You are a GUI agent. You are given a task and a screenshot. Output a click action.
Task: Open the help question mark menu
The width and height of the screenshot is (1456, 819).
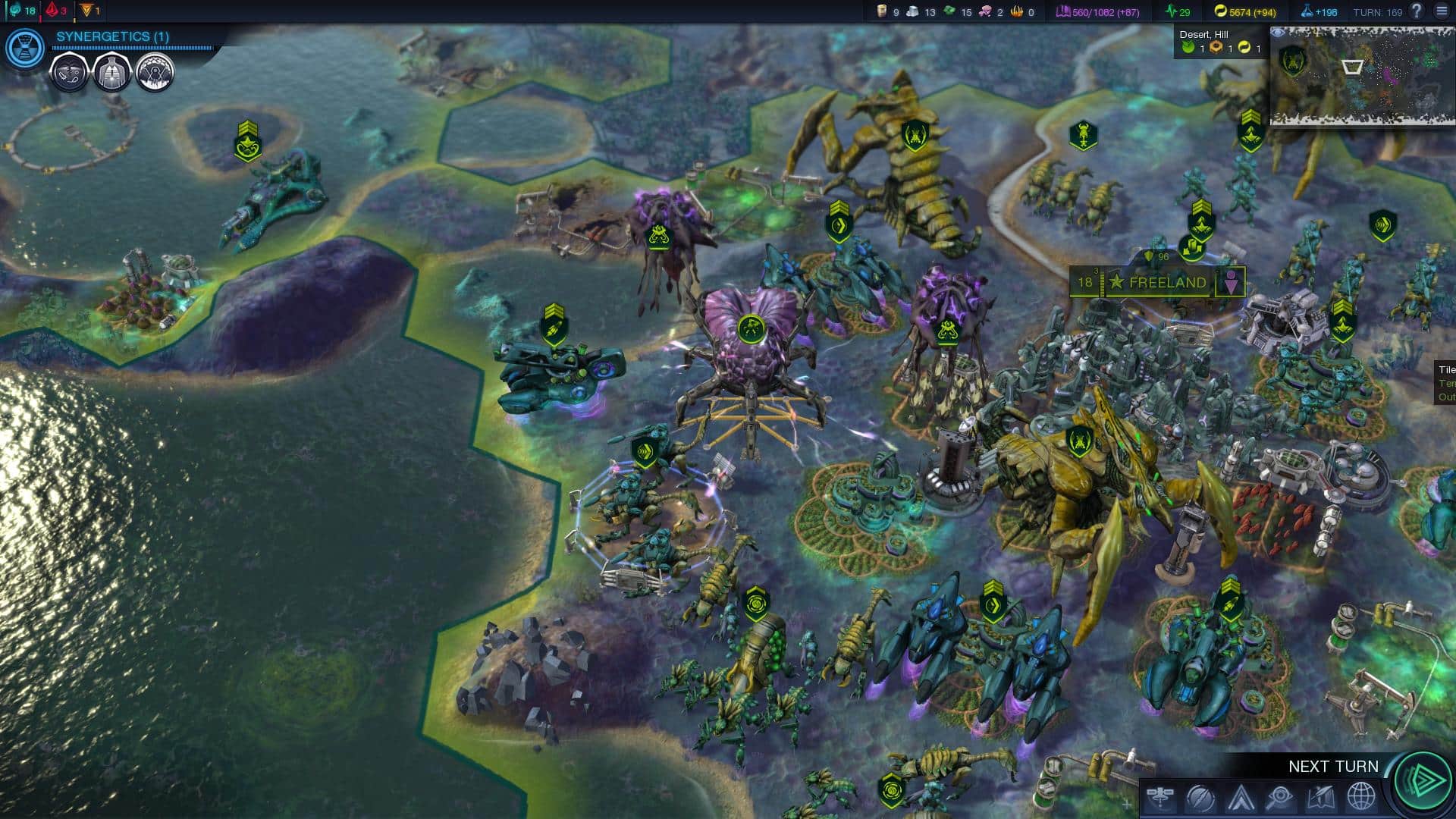pos(1415,11)
